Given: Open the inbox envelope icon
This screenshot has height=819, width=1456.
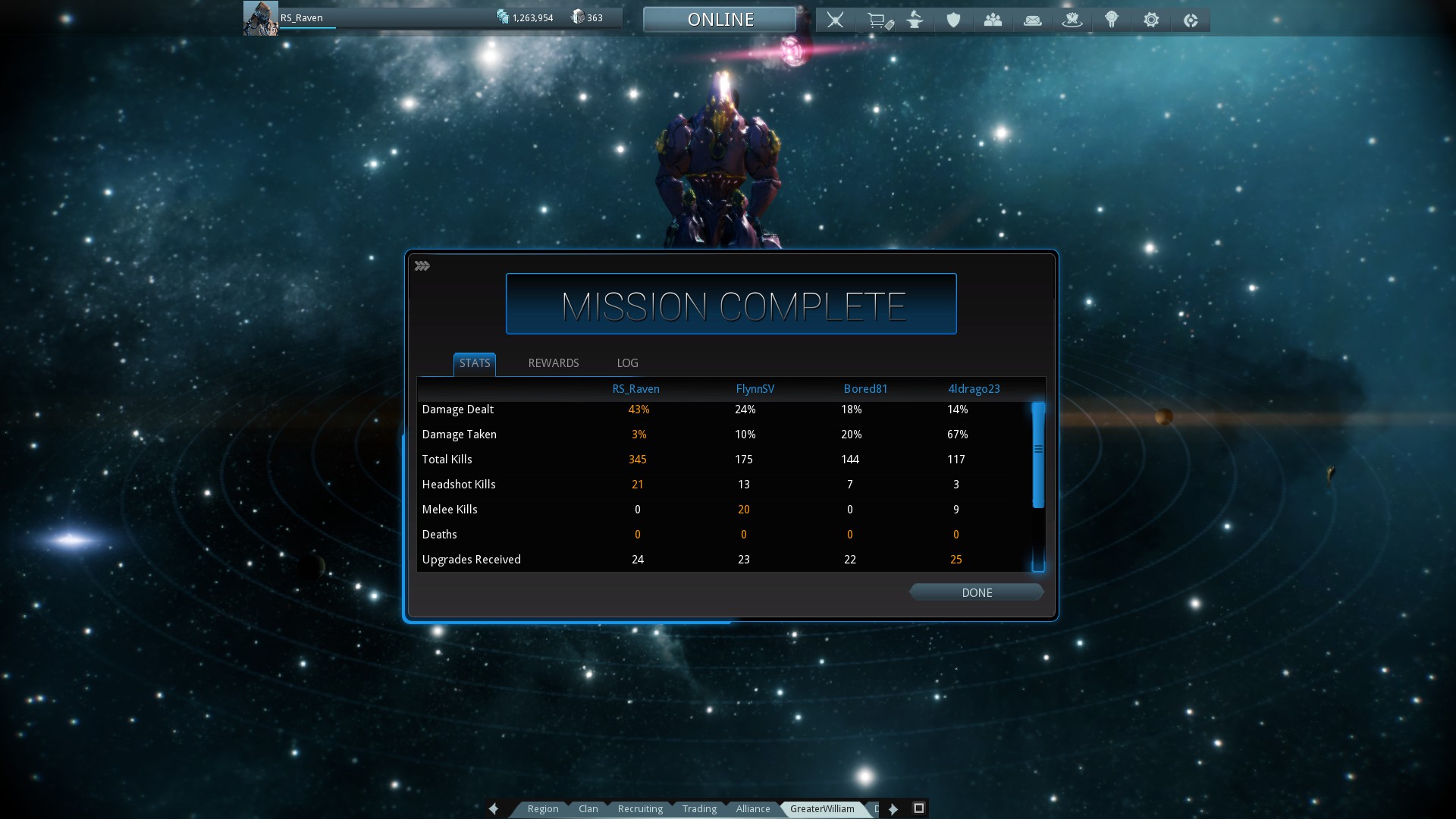Looking at the screenshot, I should 1032,20.
